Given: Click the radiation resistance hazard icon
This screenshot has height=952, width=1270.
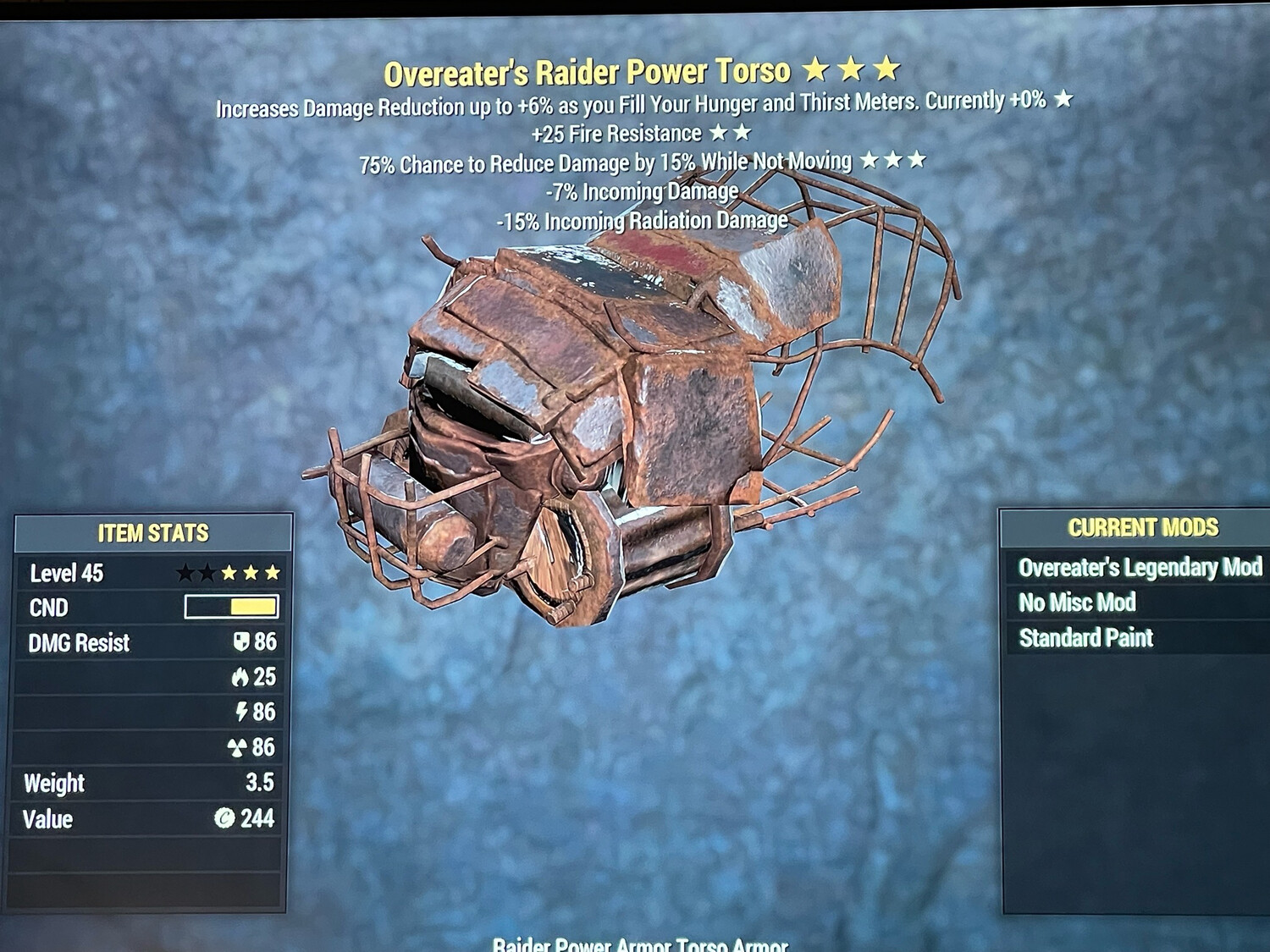Looking at the screenshot, I should [240, 748].
